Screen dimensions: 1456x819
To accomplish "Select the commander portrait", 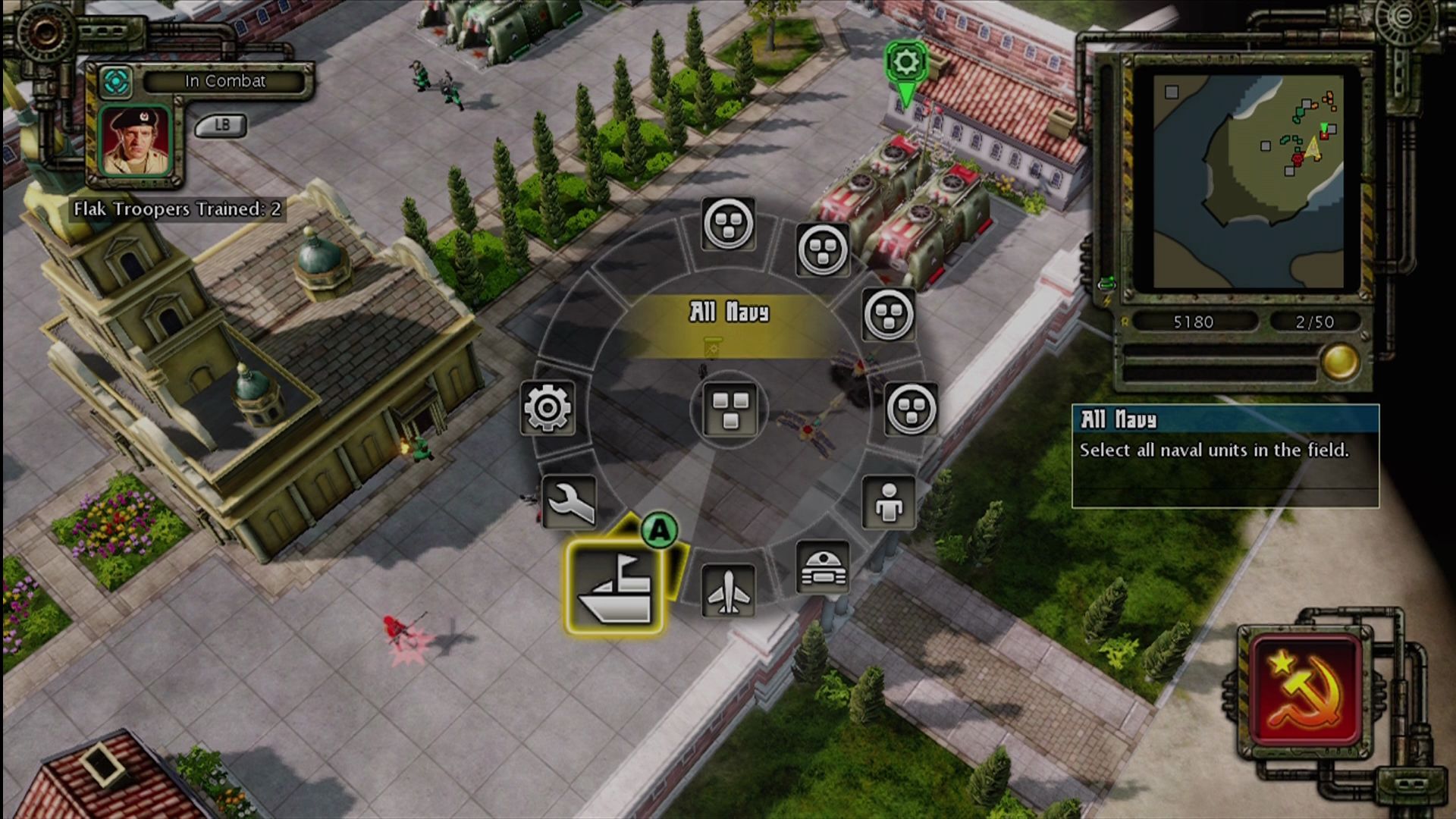I will point(136,142).
